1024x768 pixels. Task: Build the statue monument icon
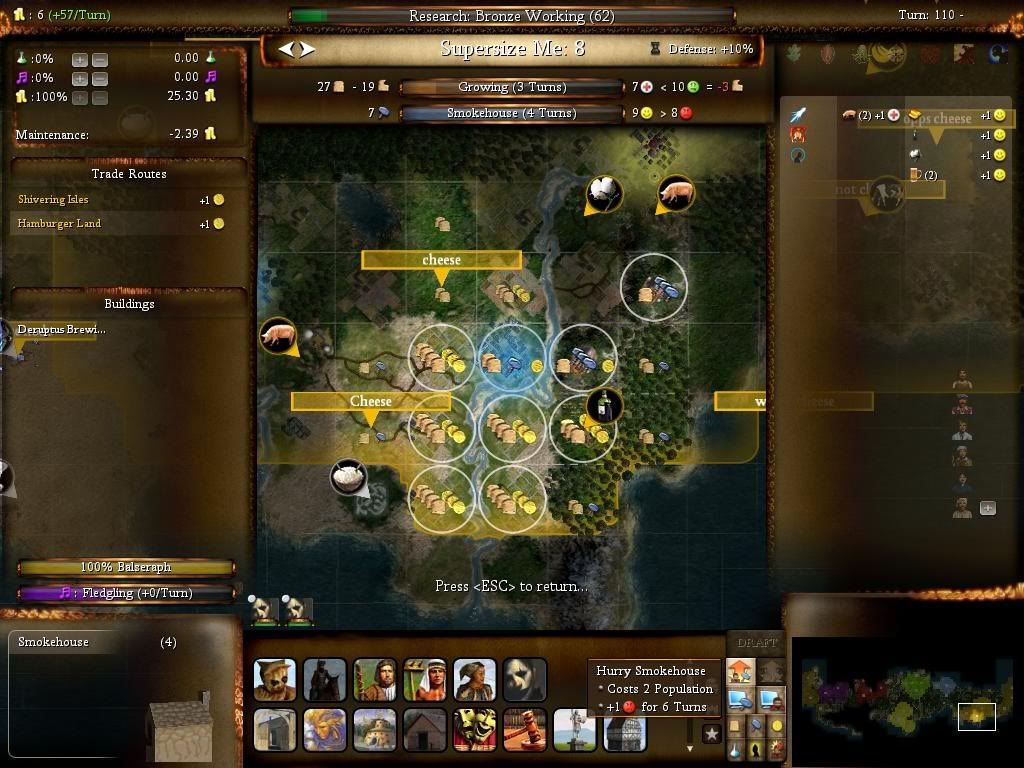coord(575,730)
